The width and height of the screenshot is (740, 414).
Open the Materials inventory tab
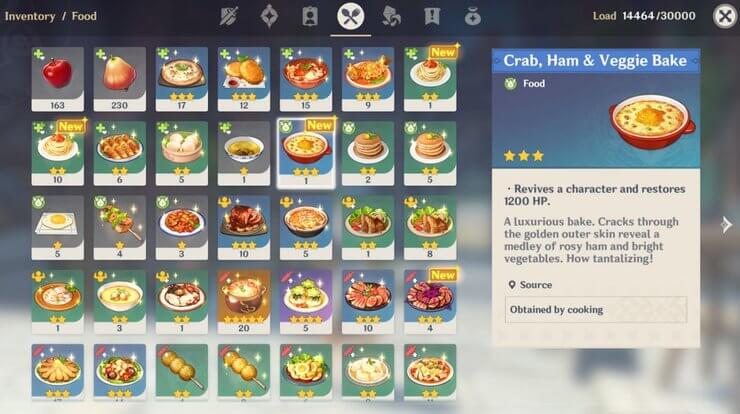(392, 16)
